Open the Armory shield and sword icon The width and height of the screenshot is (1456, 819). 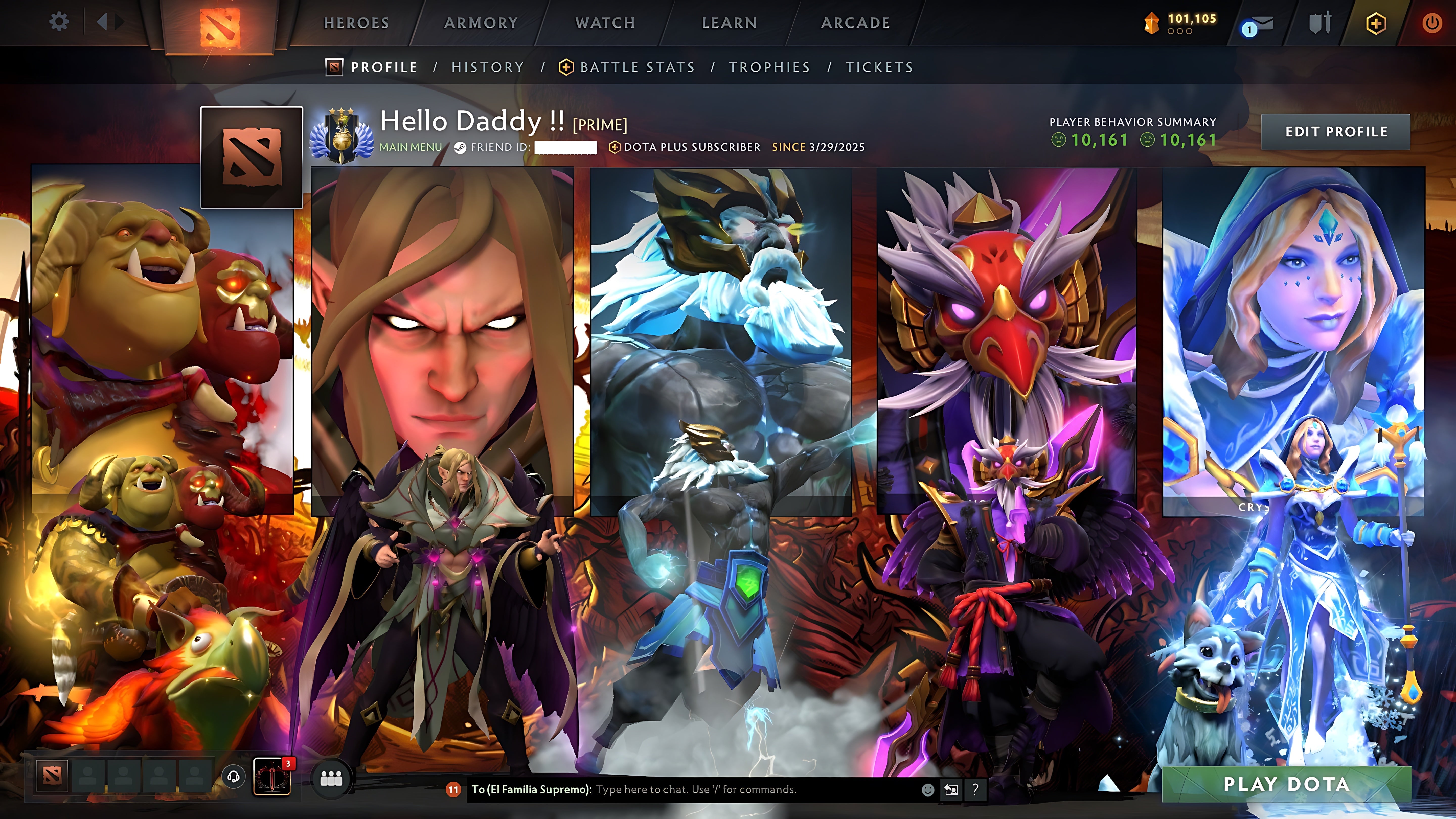tap(1319, 22)
